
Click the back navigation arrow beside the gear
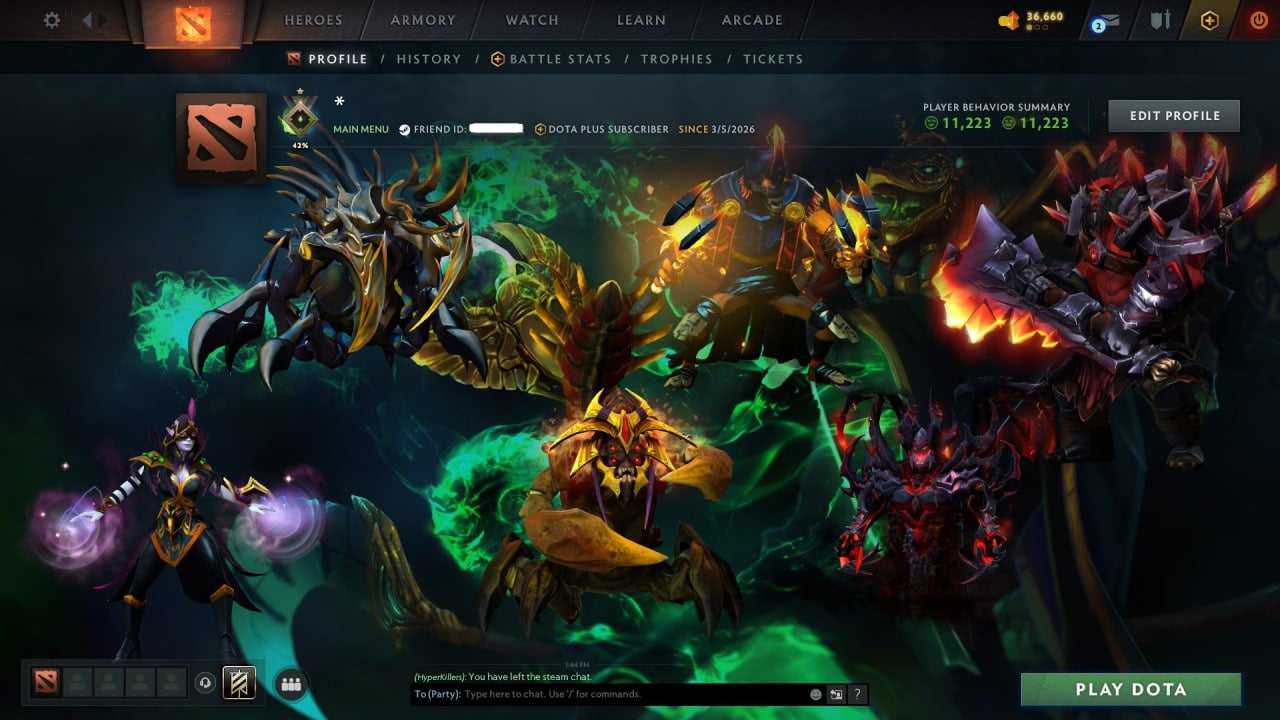[x=85, y=19]
